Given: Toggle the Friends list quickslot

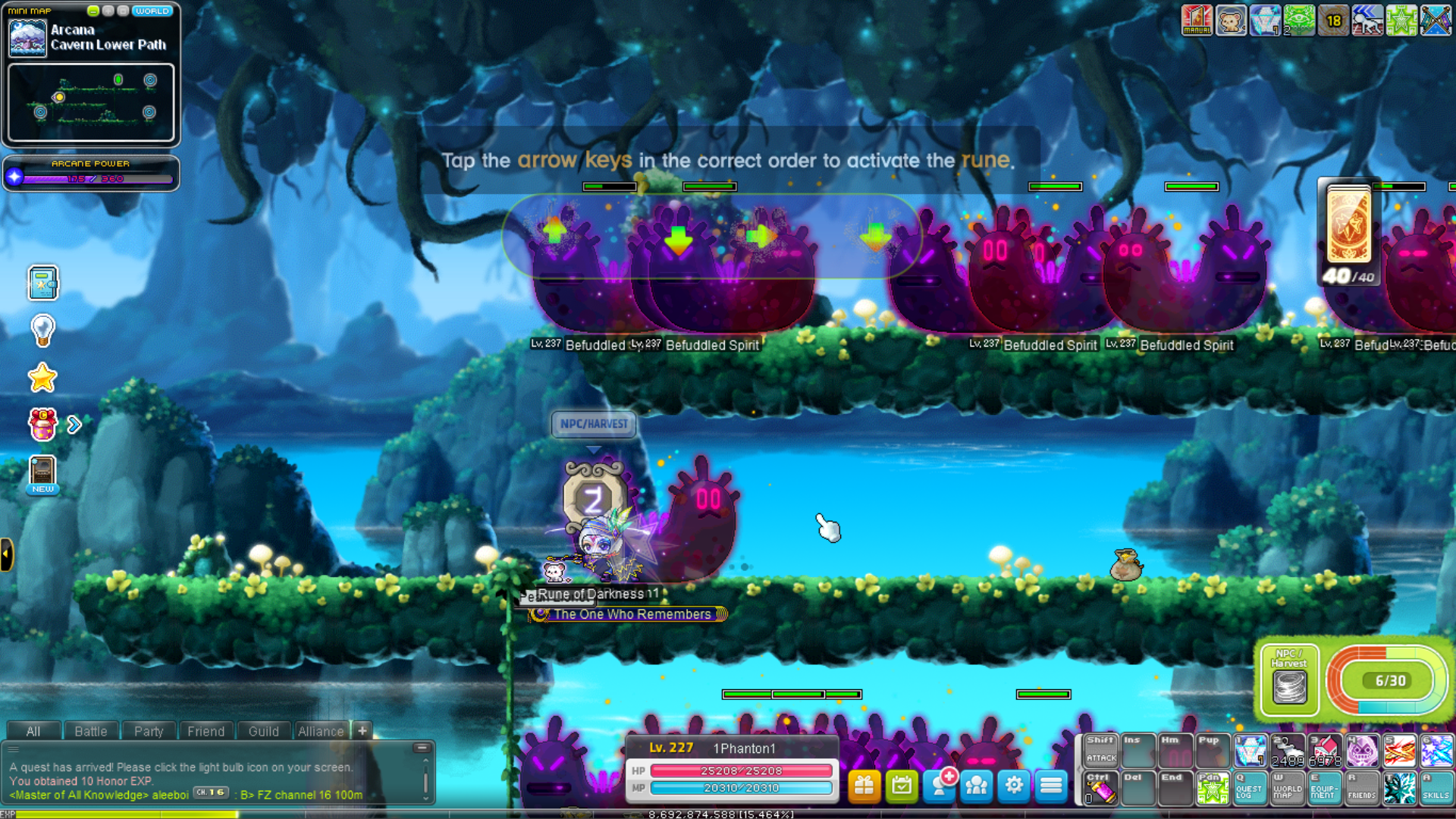Looking at the screenshot, I should coord(1362,789).
